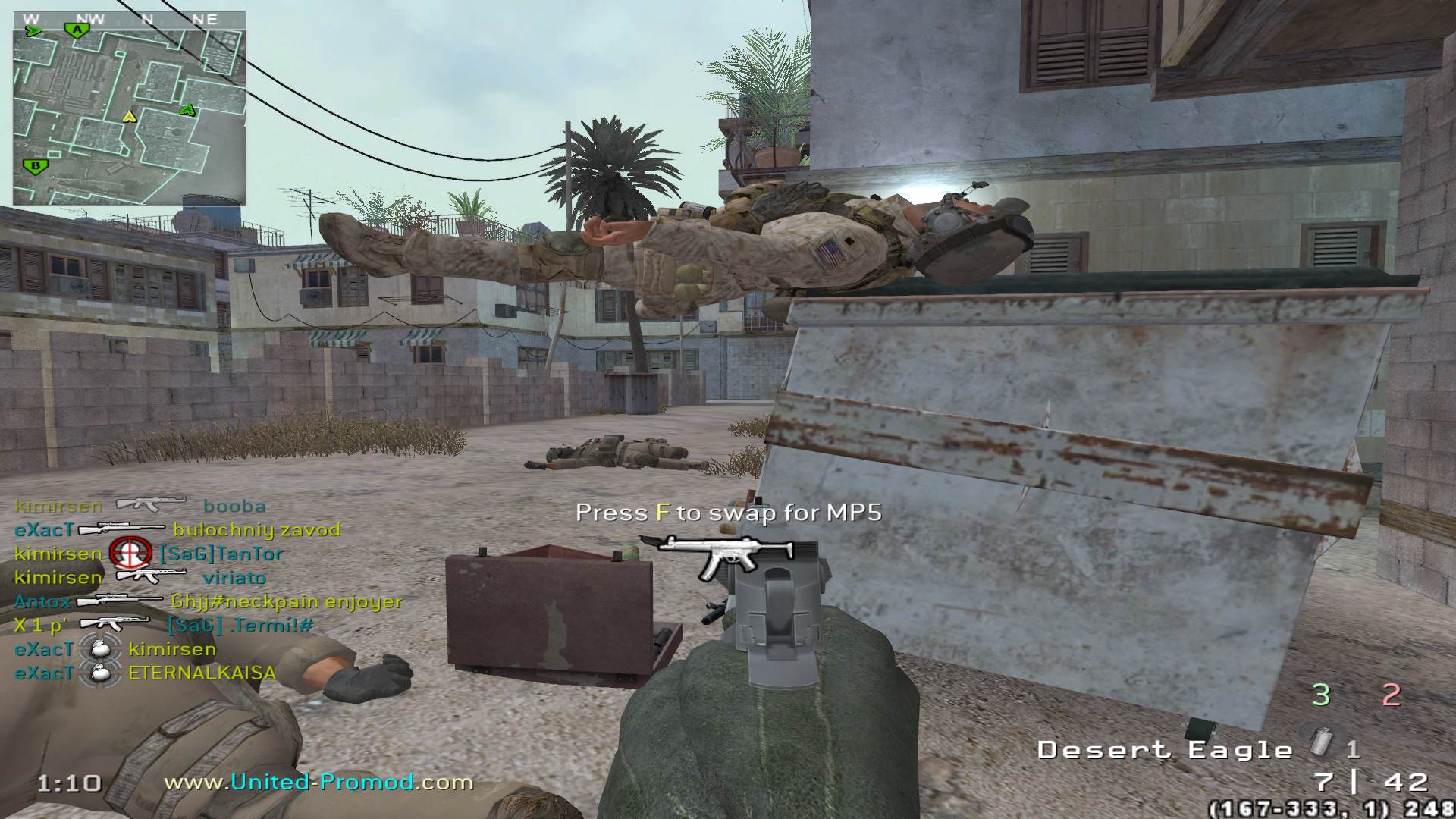Select the grenade icon beside Desert Eagle
Image resolution: width=1456 pixels, height=819 pixels.
click(1323, 741)
